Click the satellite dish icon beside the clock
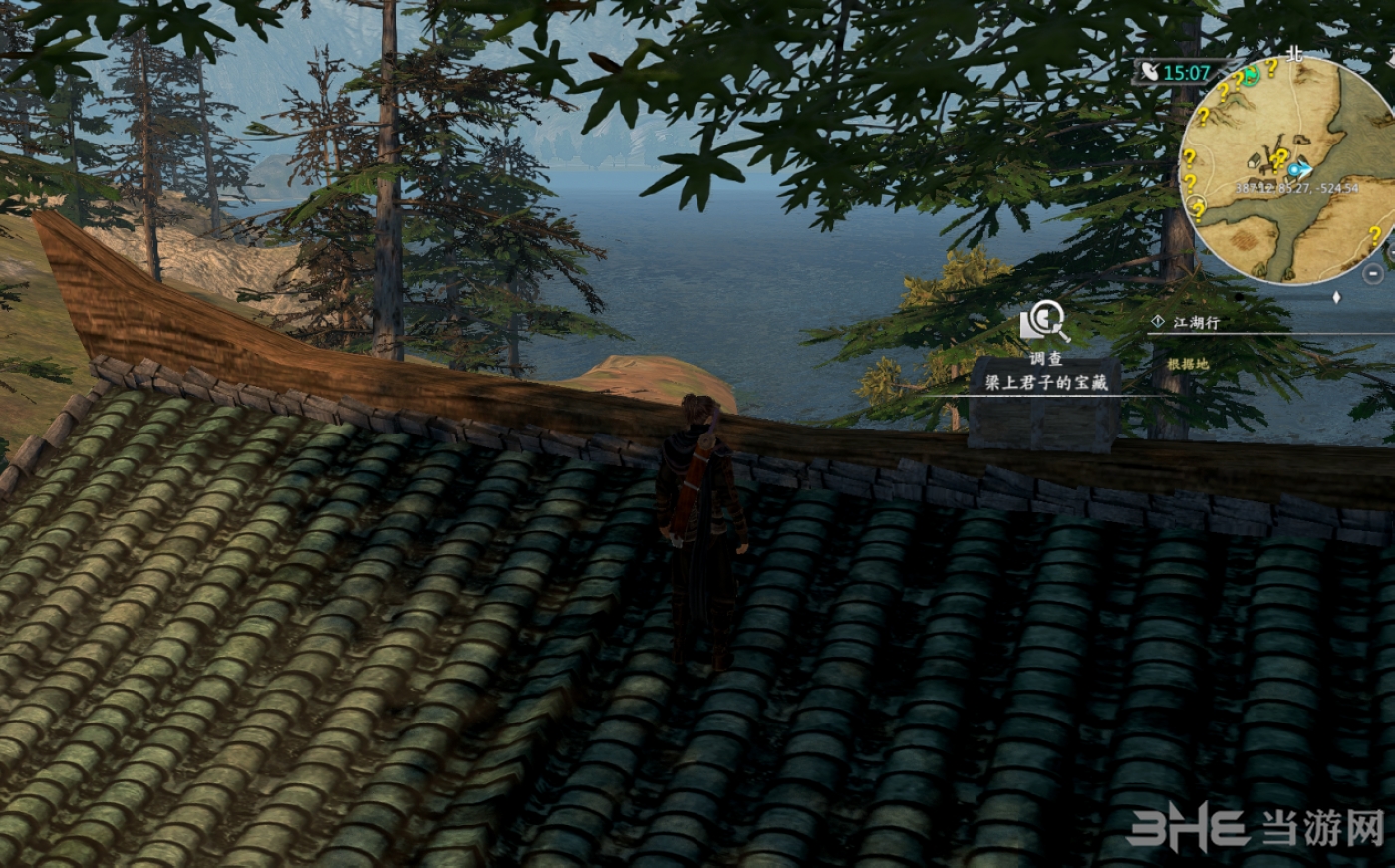The image size is (1395, 868). (1151, 72)
